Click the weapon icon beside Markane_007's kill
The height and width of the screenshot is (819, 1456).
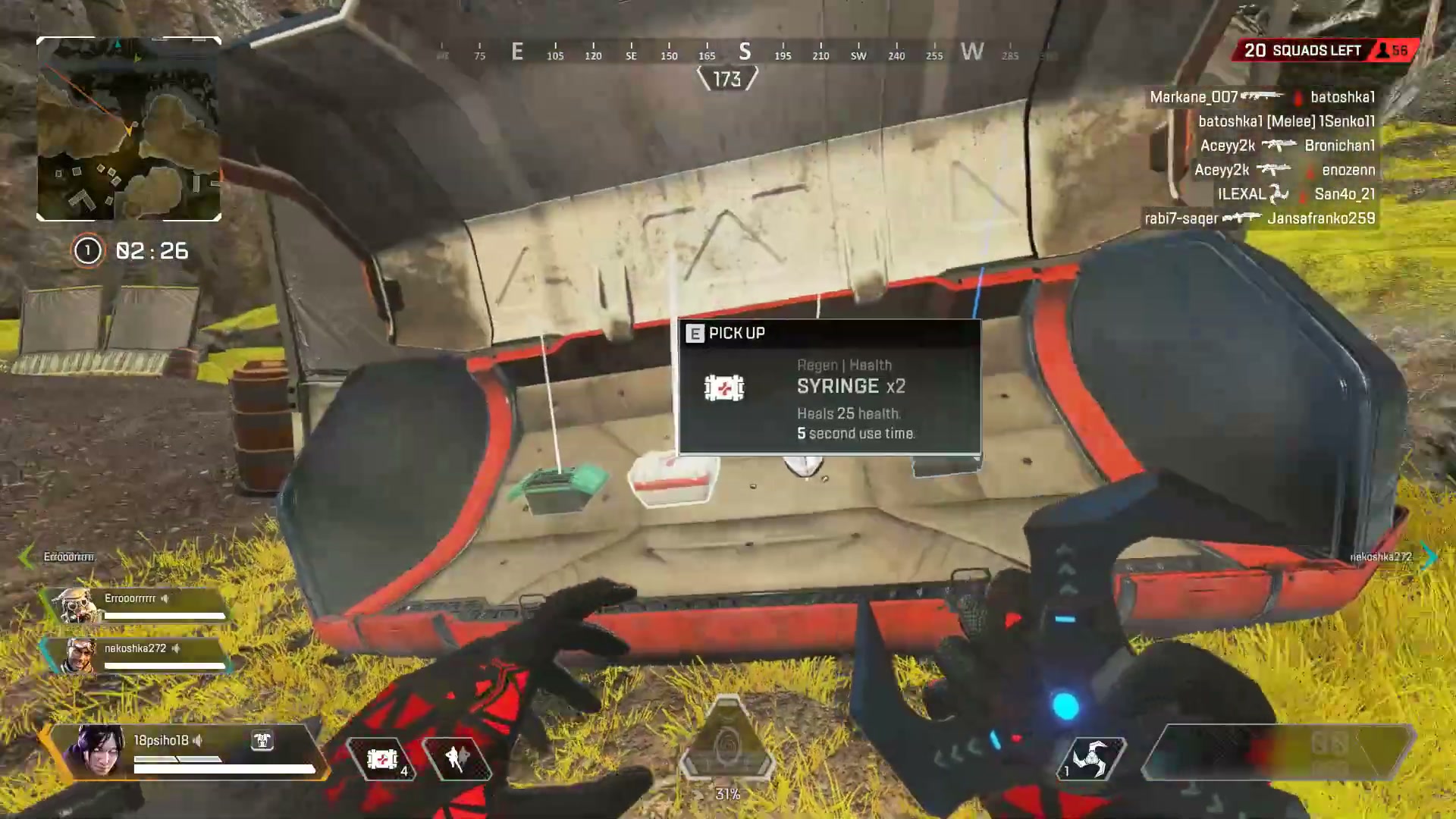pos(1263,97)
